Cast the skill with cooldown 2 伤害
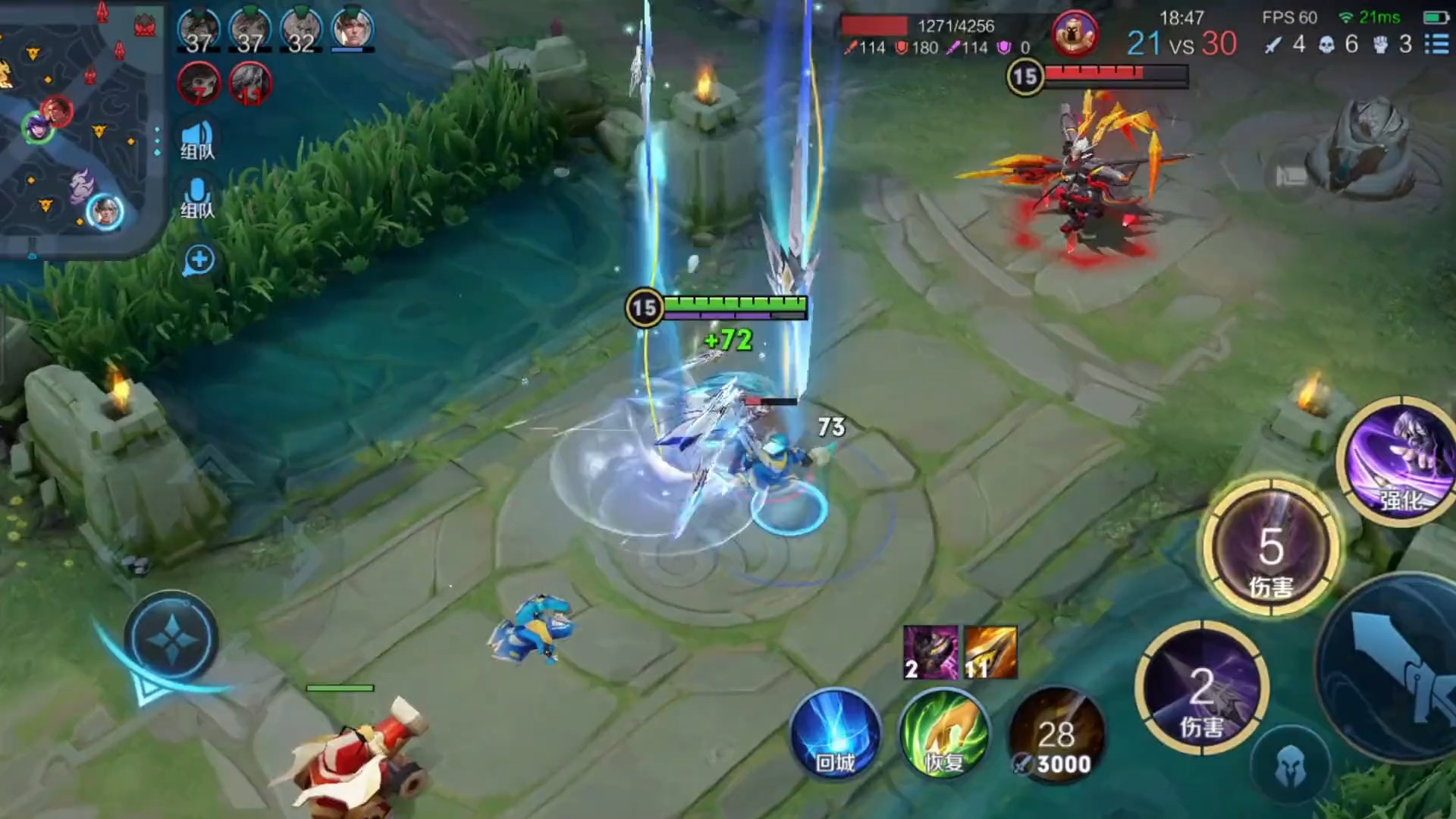Screen dimensions: 1456x819 pos(1202,688)
